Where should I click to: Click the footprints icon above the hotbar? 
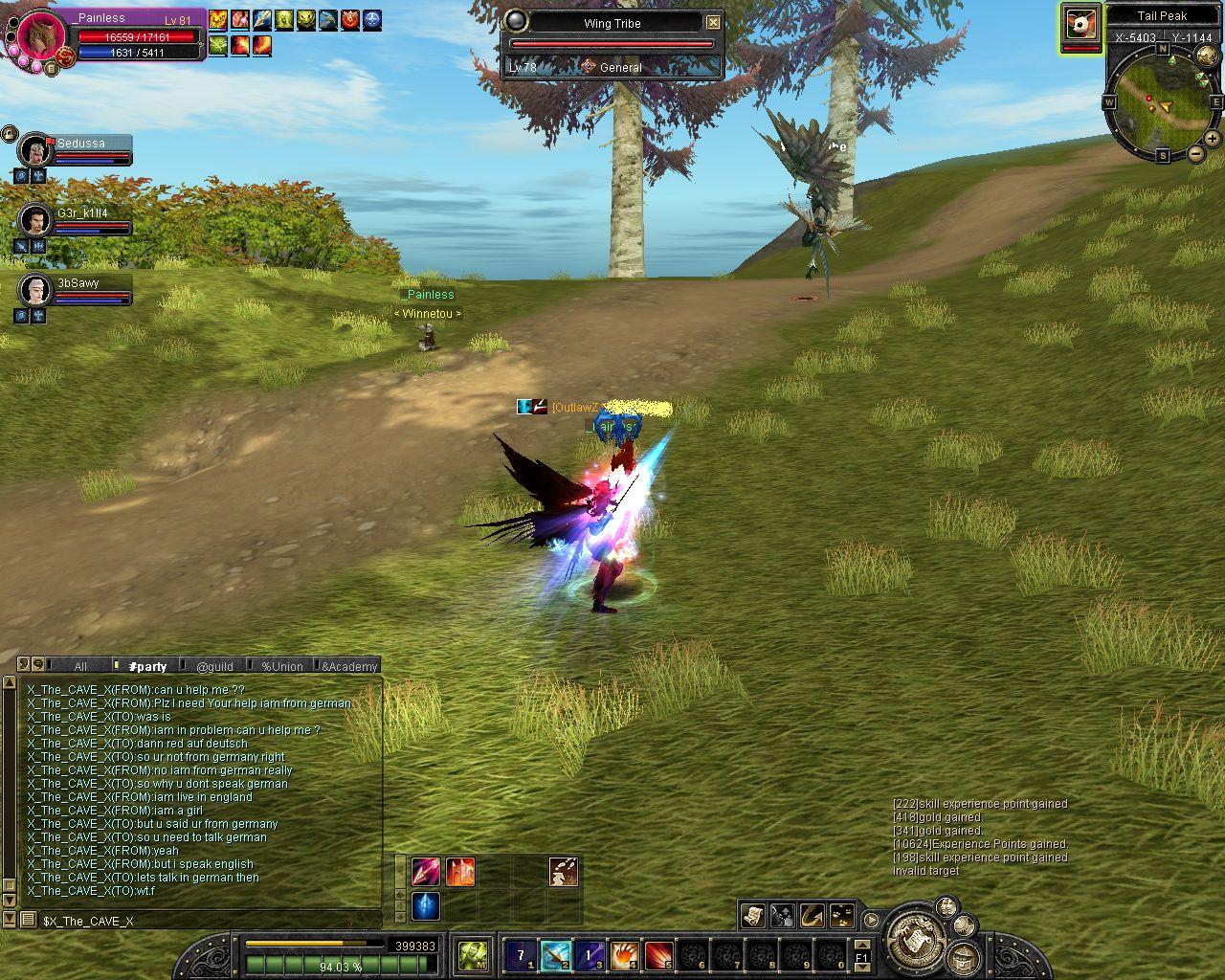[564, 871]
